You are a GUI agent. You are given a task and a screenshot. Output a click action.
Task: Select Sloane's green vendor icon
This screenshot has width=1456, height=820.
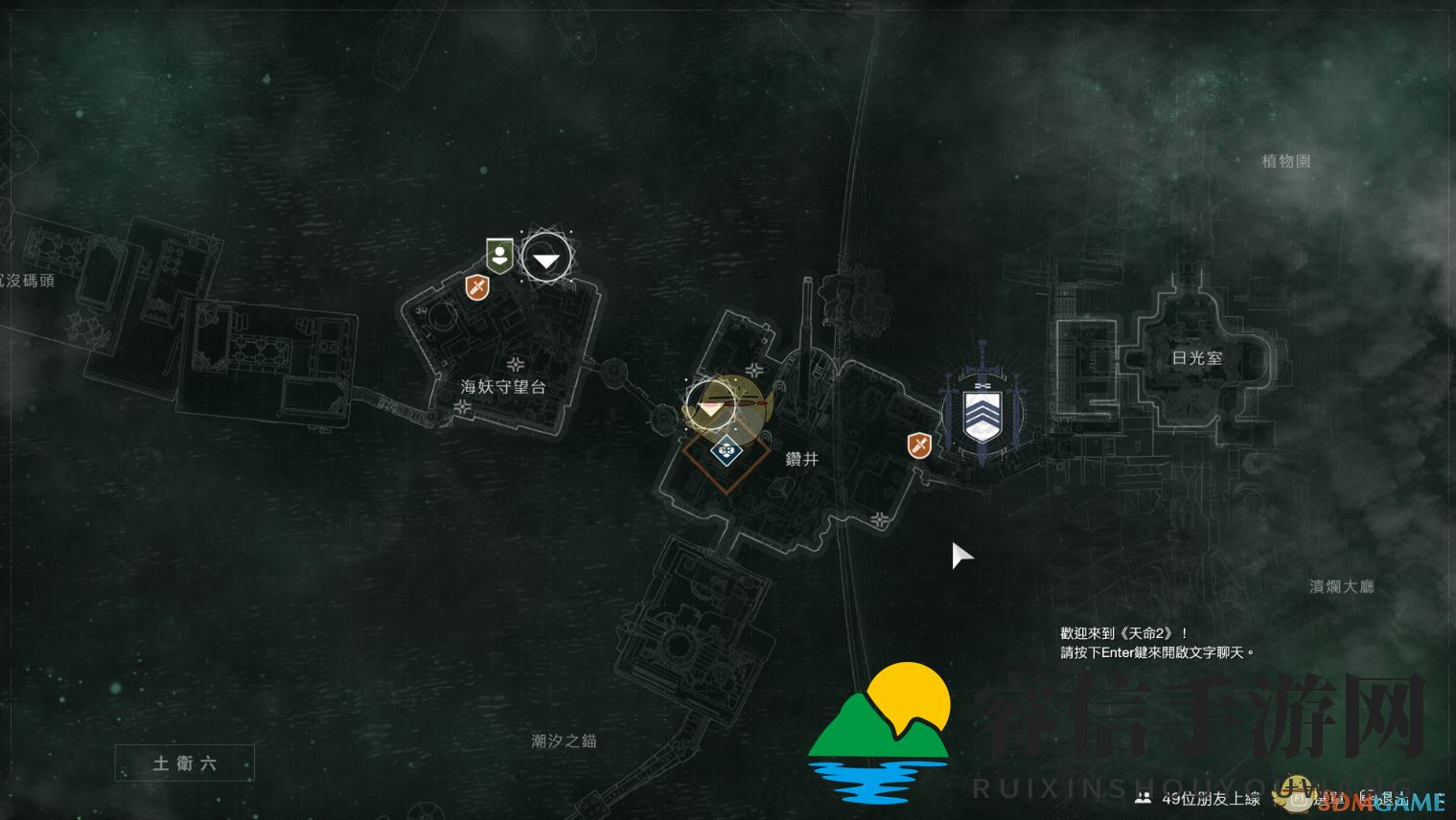(499, 256)
